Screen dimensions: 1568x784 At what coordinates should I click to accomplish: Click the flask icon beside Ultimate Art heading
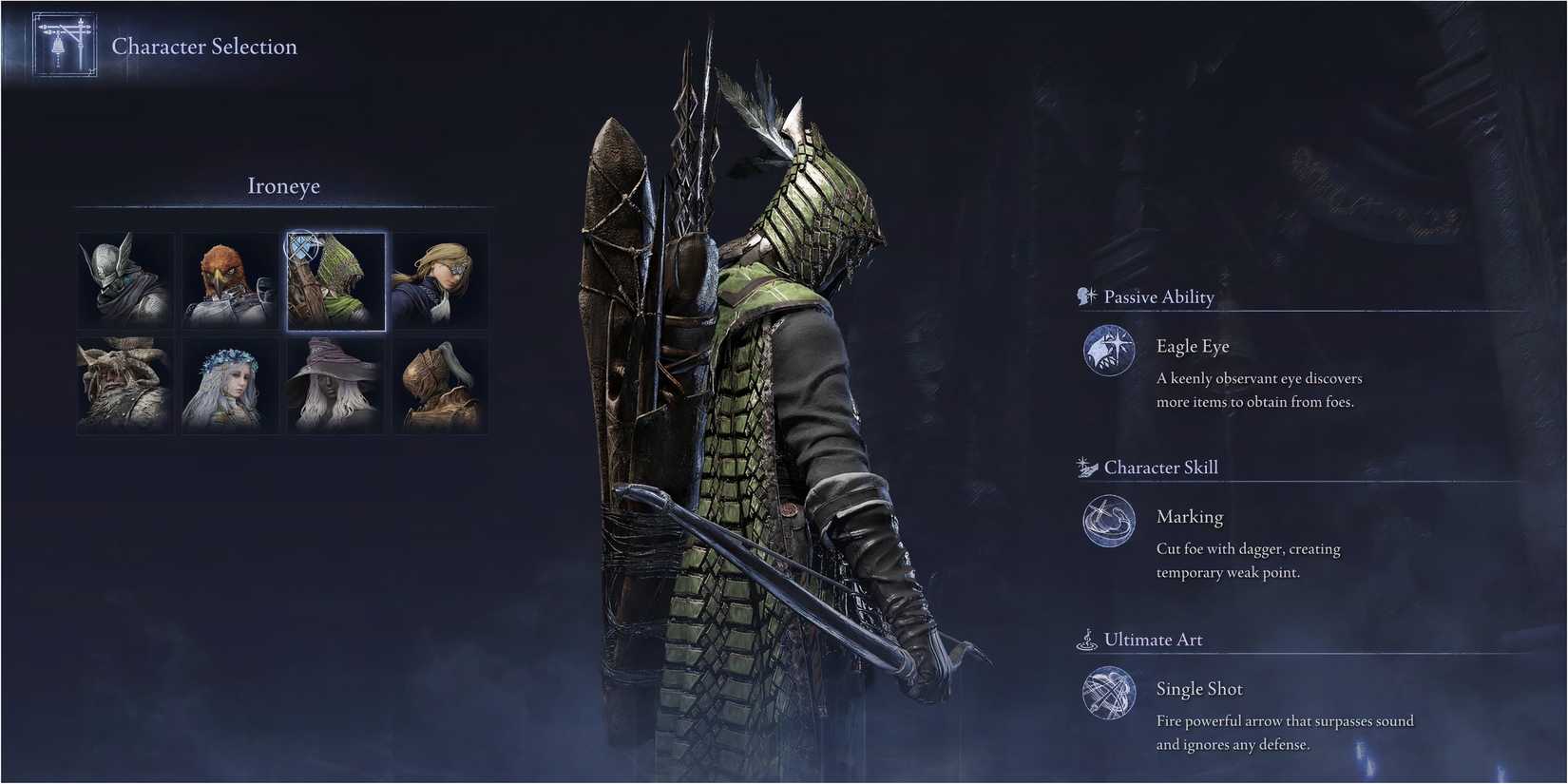click(1085, 639)
